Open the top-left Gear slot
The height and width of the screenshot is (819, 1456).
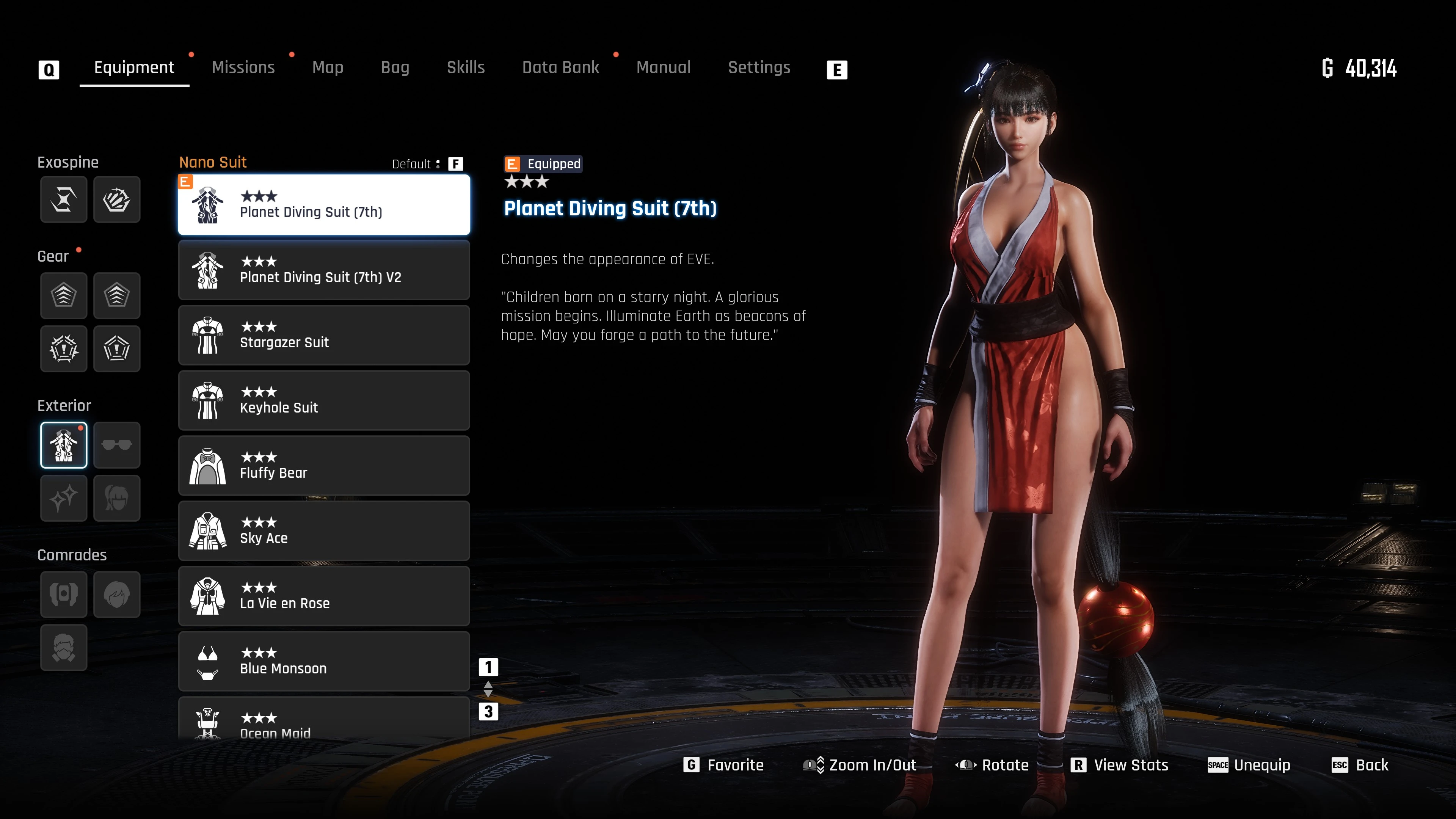tap(63, 296)
